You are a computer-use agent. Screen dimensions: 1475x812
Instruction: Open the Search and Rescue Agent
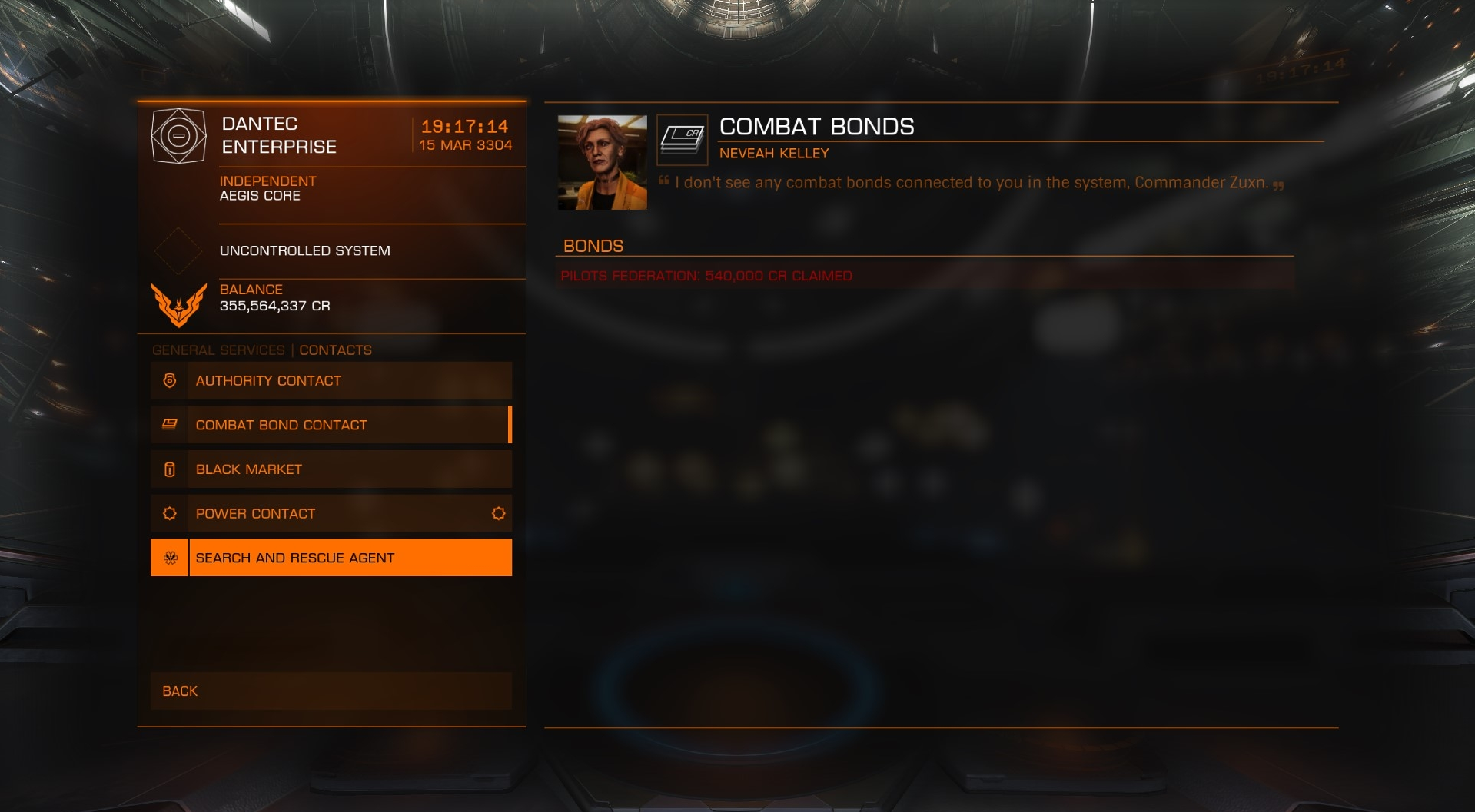331,558
